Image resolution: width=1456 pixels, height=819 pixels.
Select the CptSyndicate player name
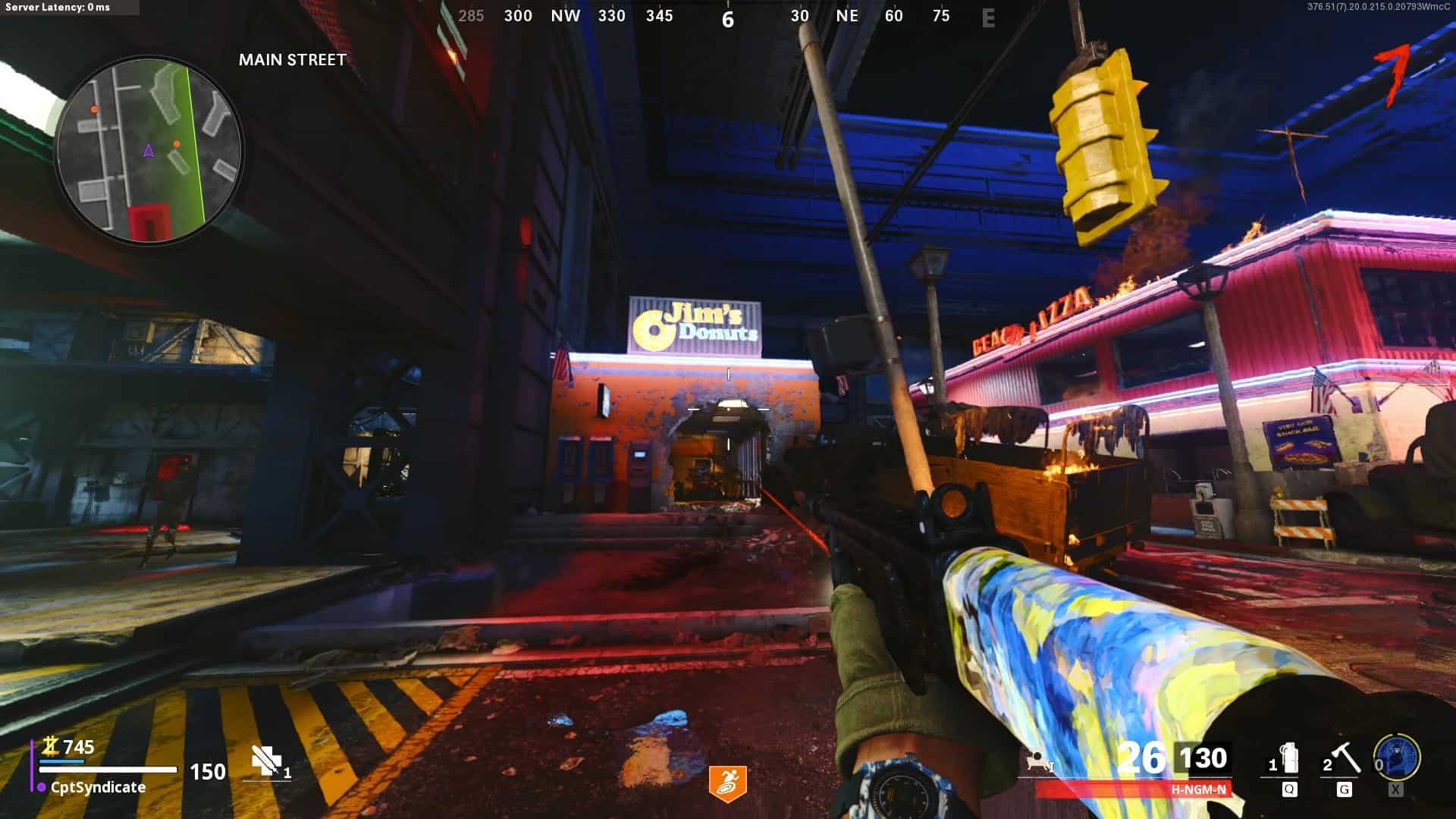[x=98, y=787]
